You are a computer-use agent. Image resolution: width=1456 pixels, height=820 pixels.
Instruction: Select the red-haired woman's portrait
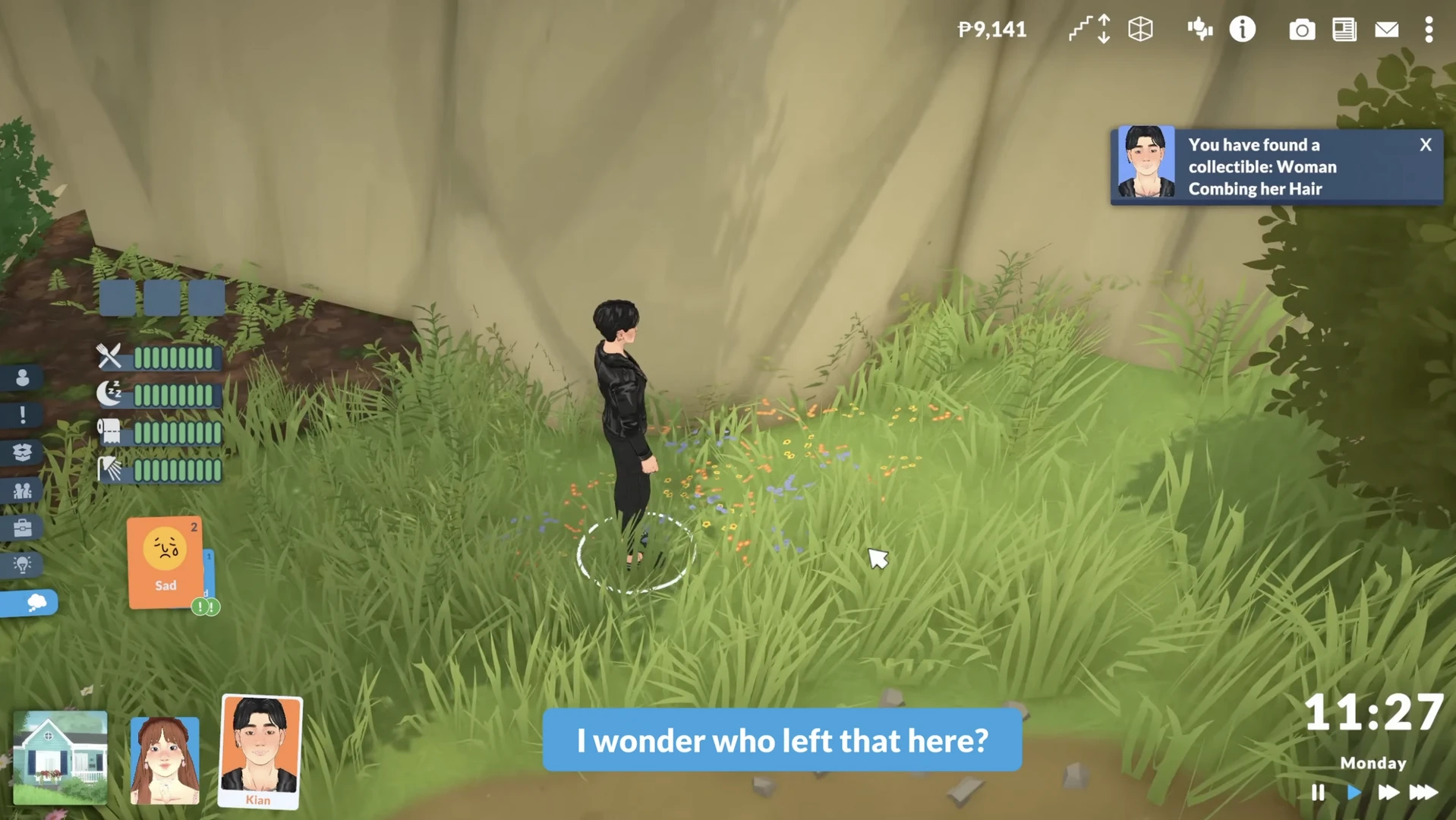click(165, 759)
